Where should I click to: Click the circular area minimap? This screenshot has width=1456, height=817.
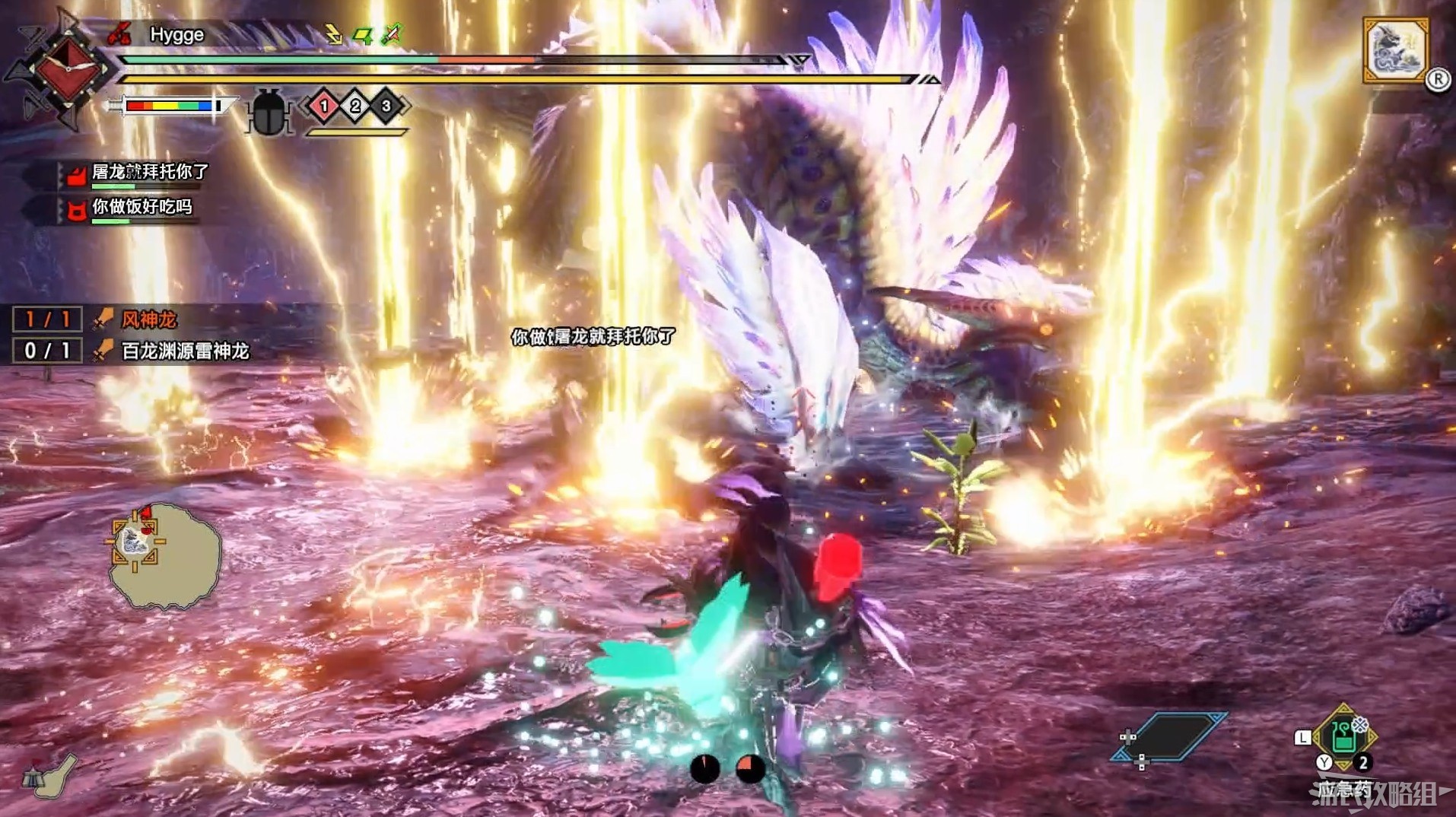[164, 554]
